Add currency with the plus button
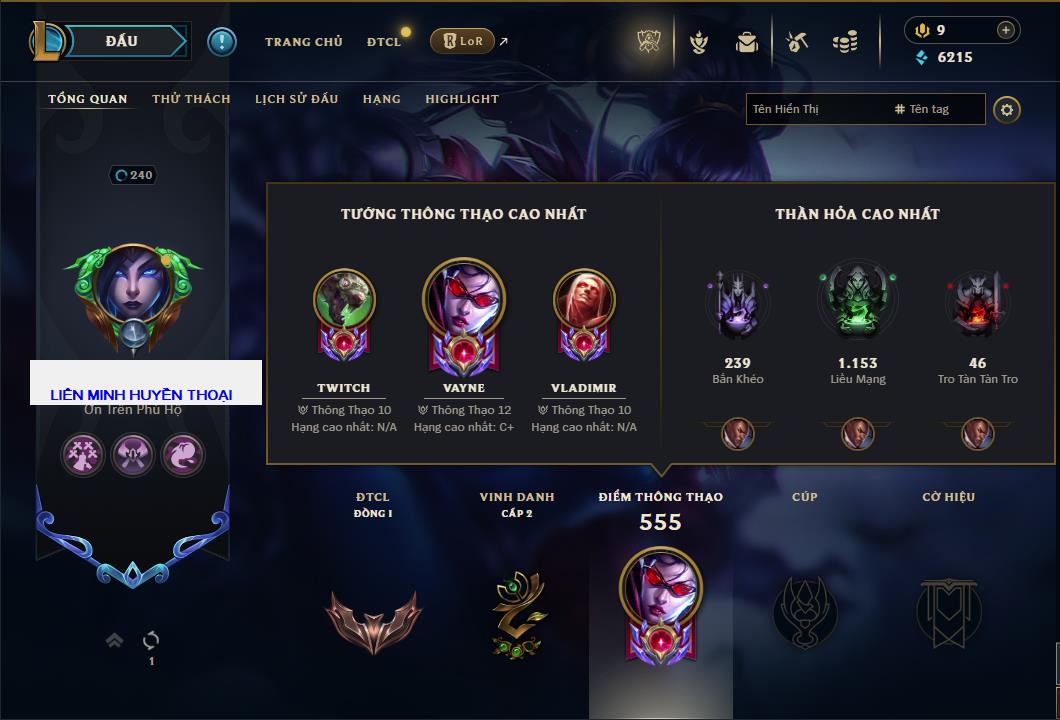This screenshot has width=1060, height=720. click(1005, 30)
